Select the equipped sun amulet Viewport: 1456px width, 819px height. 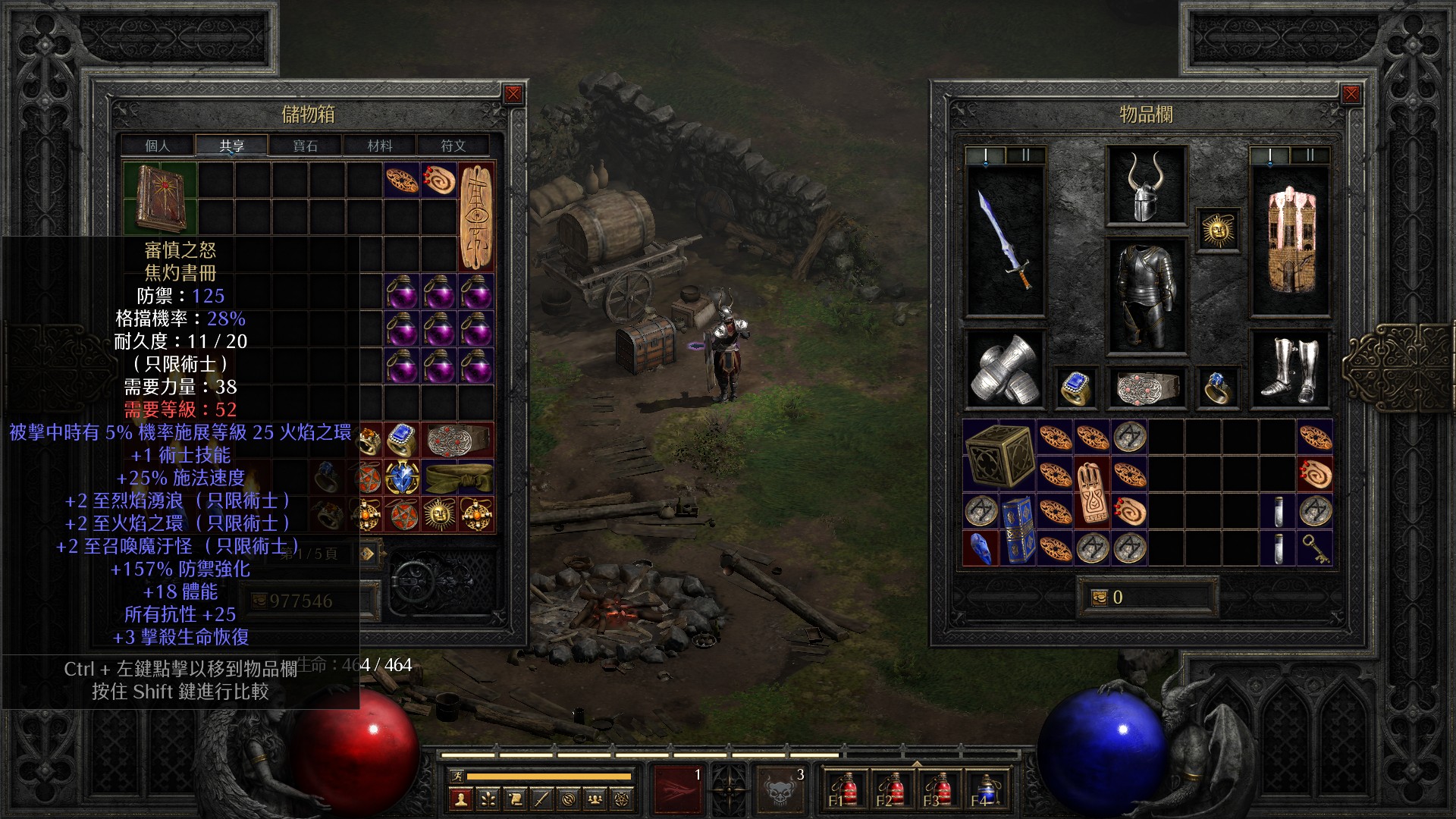(x=1218, y=229)
